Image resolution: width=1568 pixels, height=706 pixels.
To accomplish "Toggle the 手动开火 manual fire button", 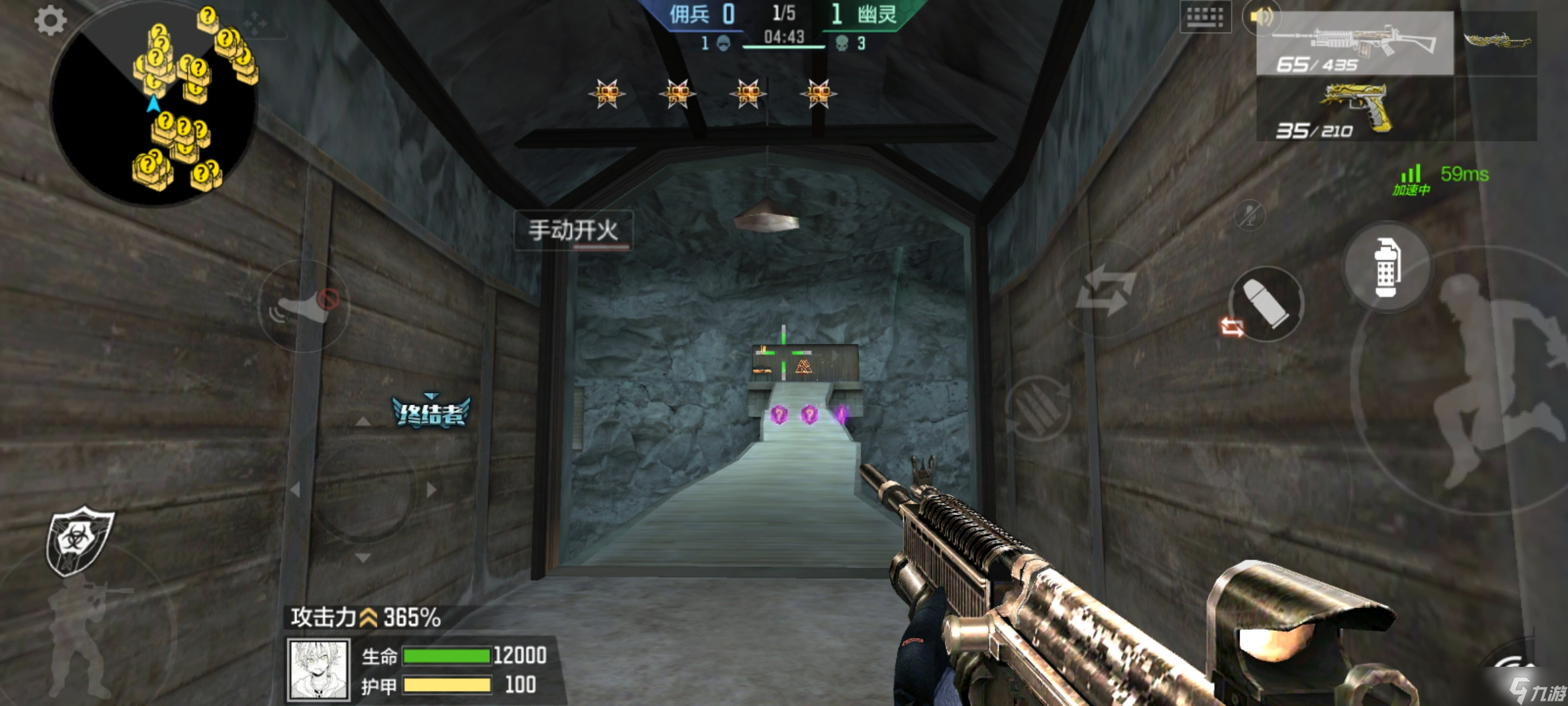I will tap(573, 230).
